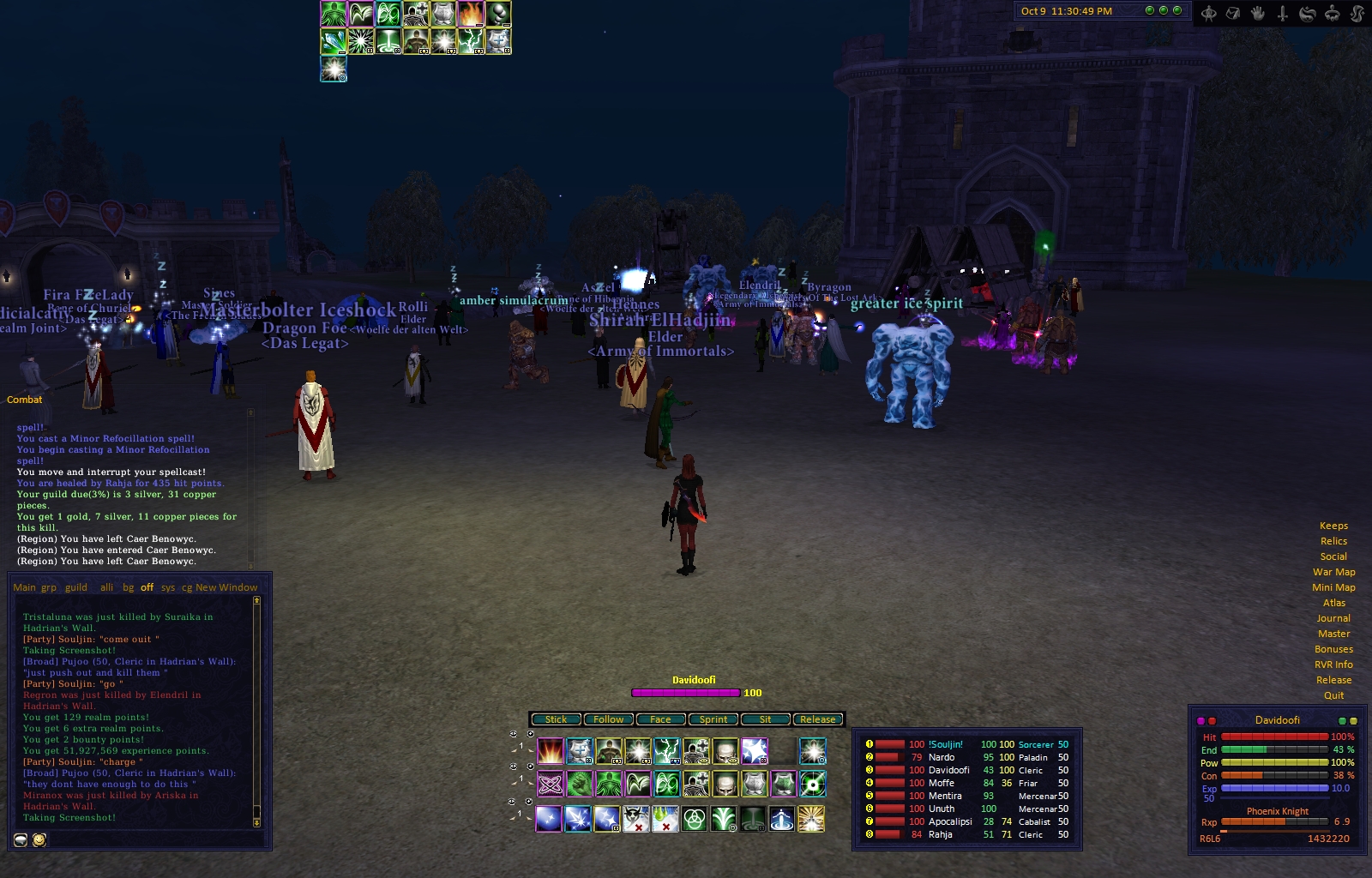This screenshot has width=1372, height=878.
Task: Select group member Rahja the Cleric
Action: [x=941, y=834]
